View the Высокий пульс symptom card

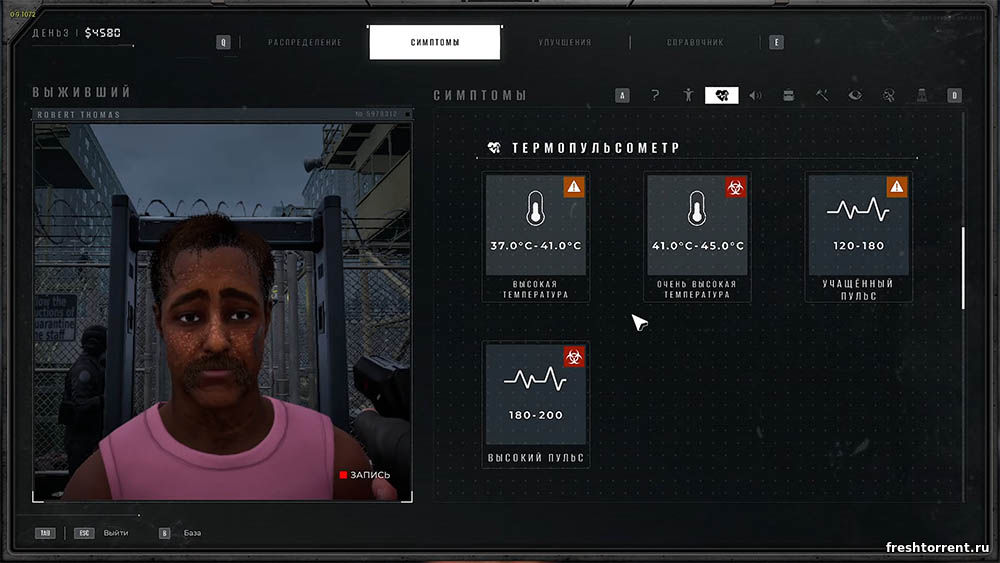[x=536, y=404]
